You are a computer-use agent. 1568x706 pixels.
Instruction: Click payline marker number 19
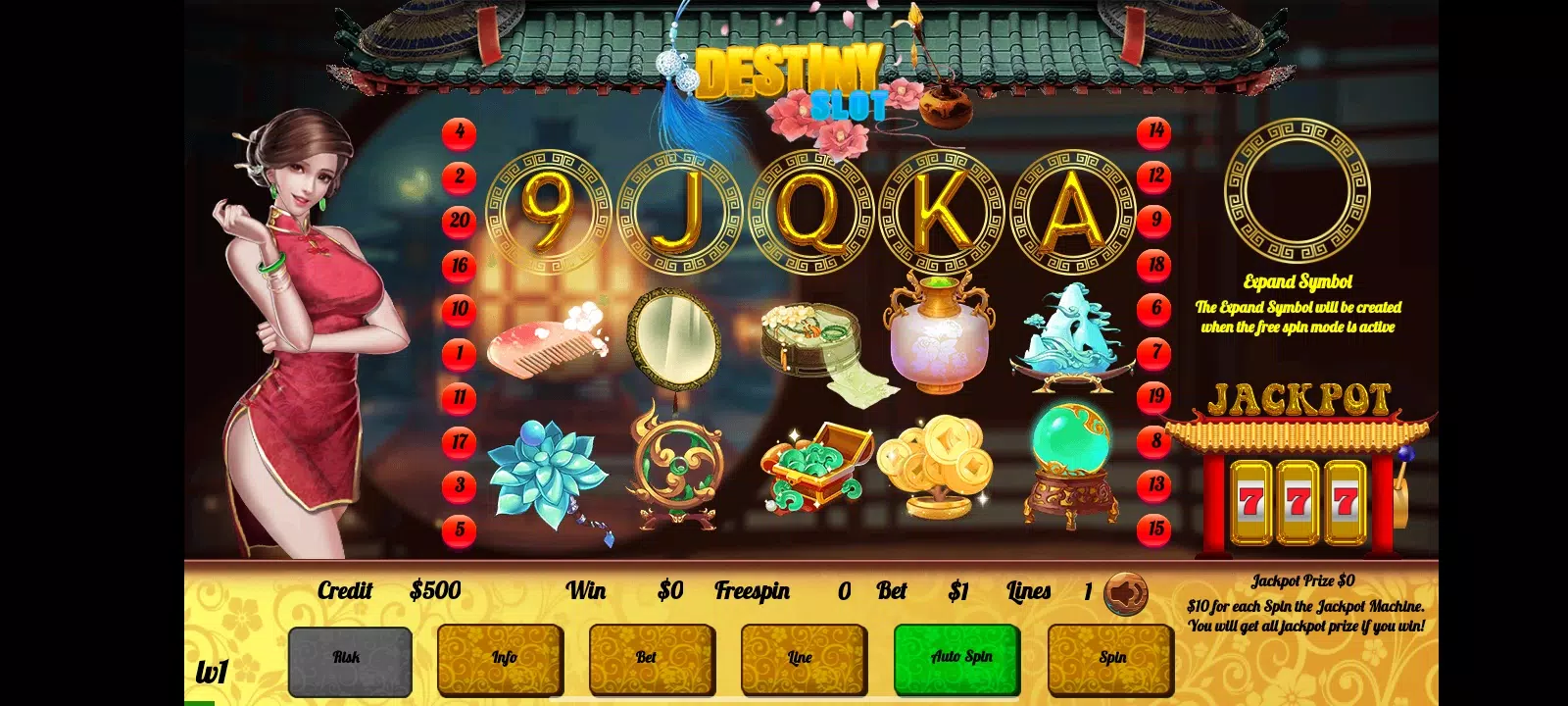click(1155, 396)
